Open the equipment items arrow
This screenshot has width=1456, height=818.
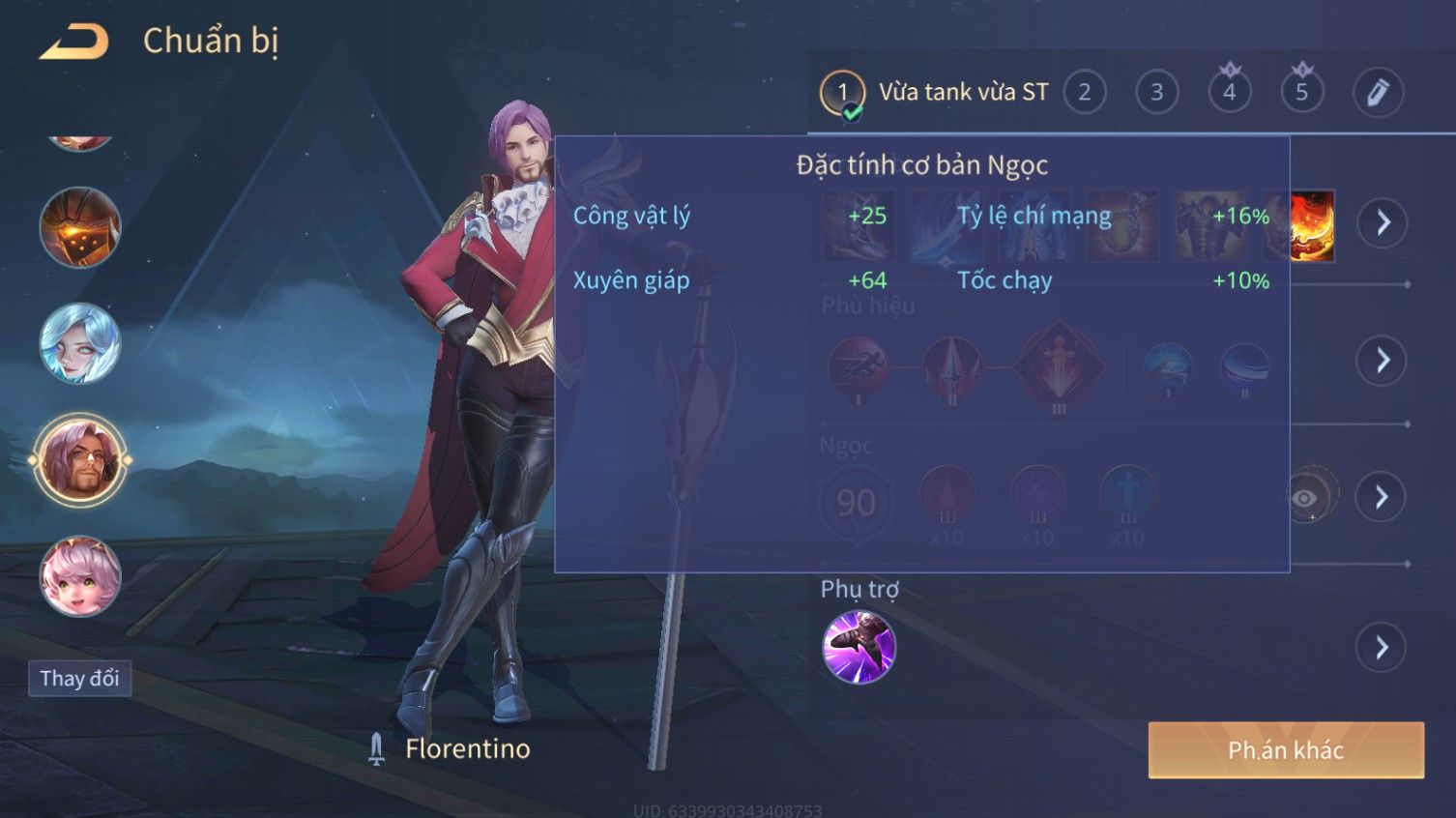tap(1382, 223)
